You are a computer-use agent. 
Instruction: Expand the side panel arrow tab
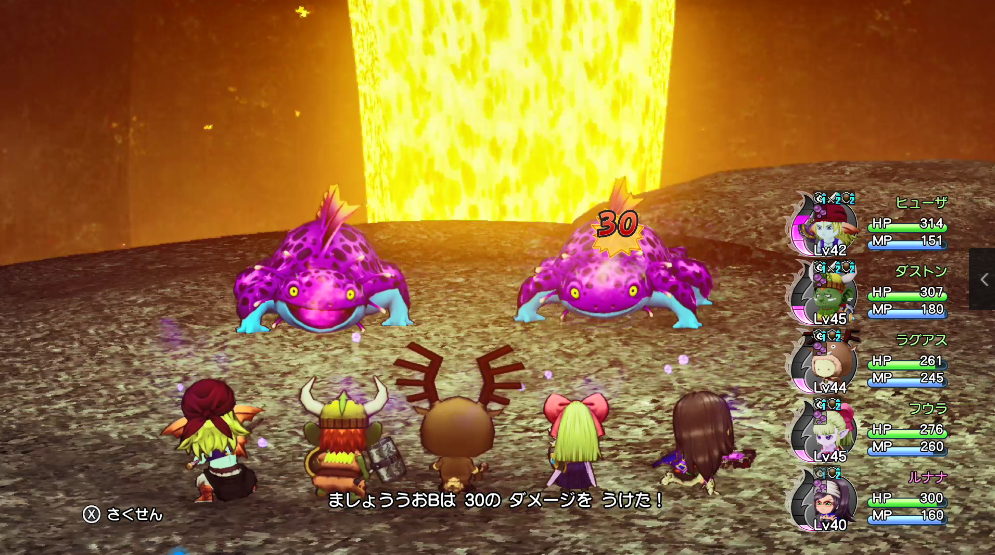point(982,279)
